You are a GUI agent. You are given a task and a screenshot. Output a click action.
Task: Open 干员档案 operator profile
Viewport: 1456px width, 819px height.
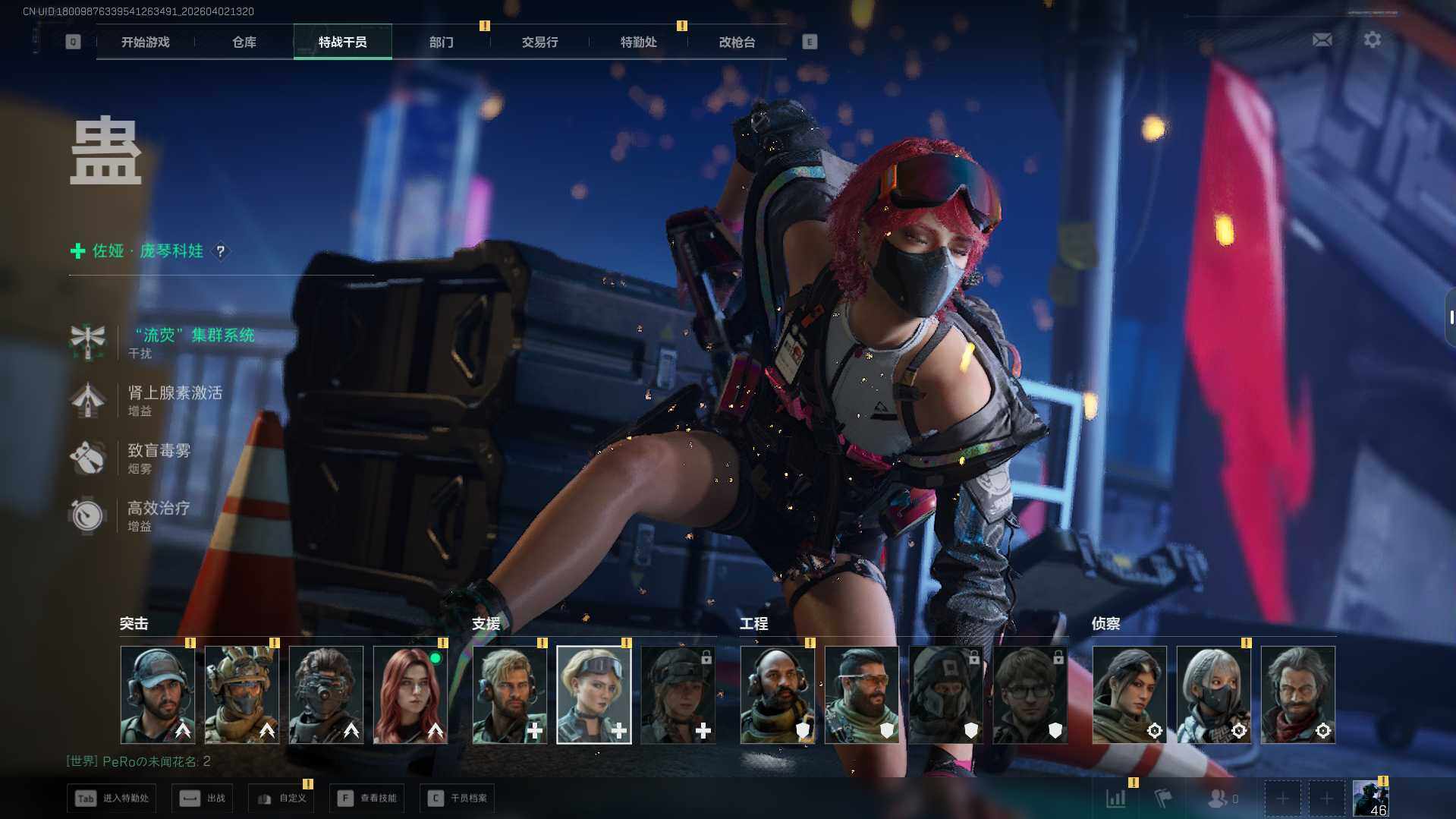click(457, 799)
